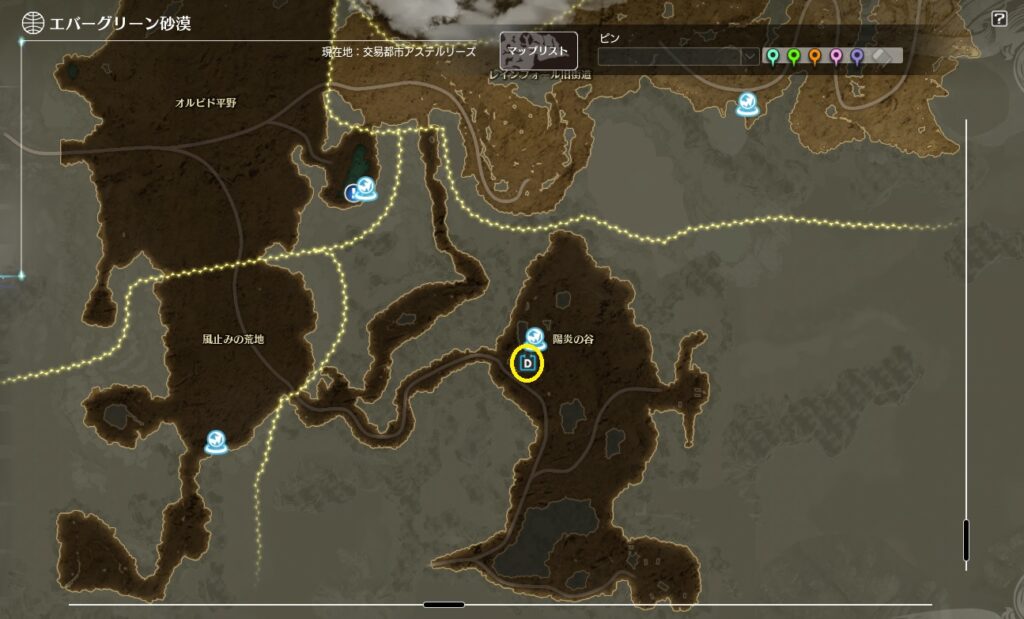Click the vertical map scrollbar handle

click(x=966, y=540)
